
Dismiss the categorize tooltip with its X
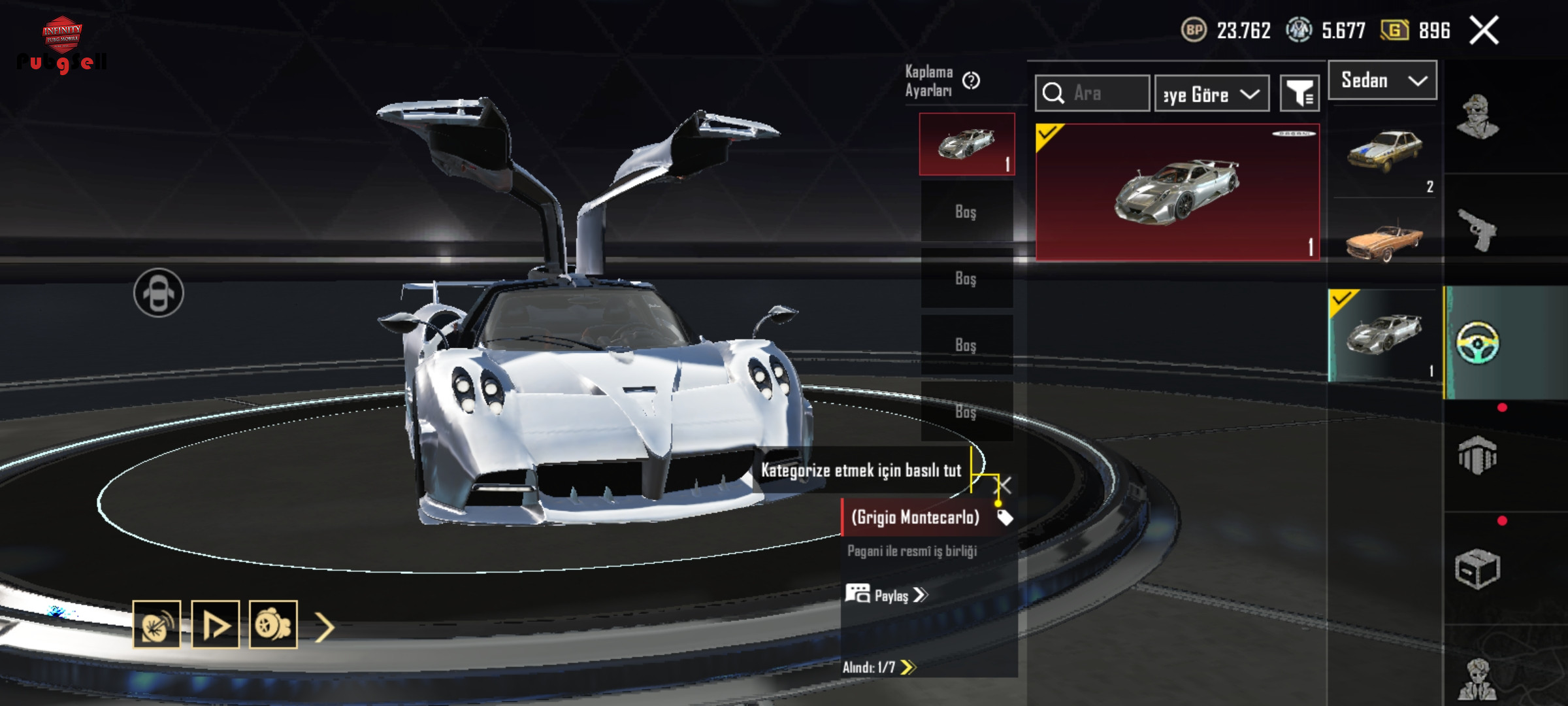click(x=1003, y=486)
